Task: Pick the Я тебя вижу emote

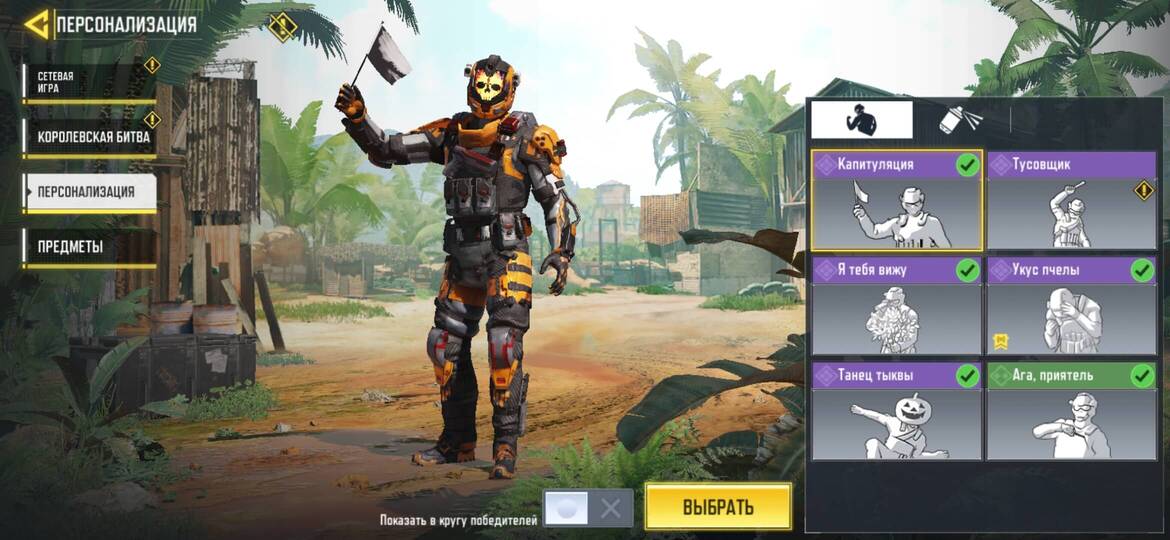Action: [896, 306]
